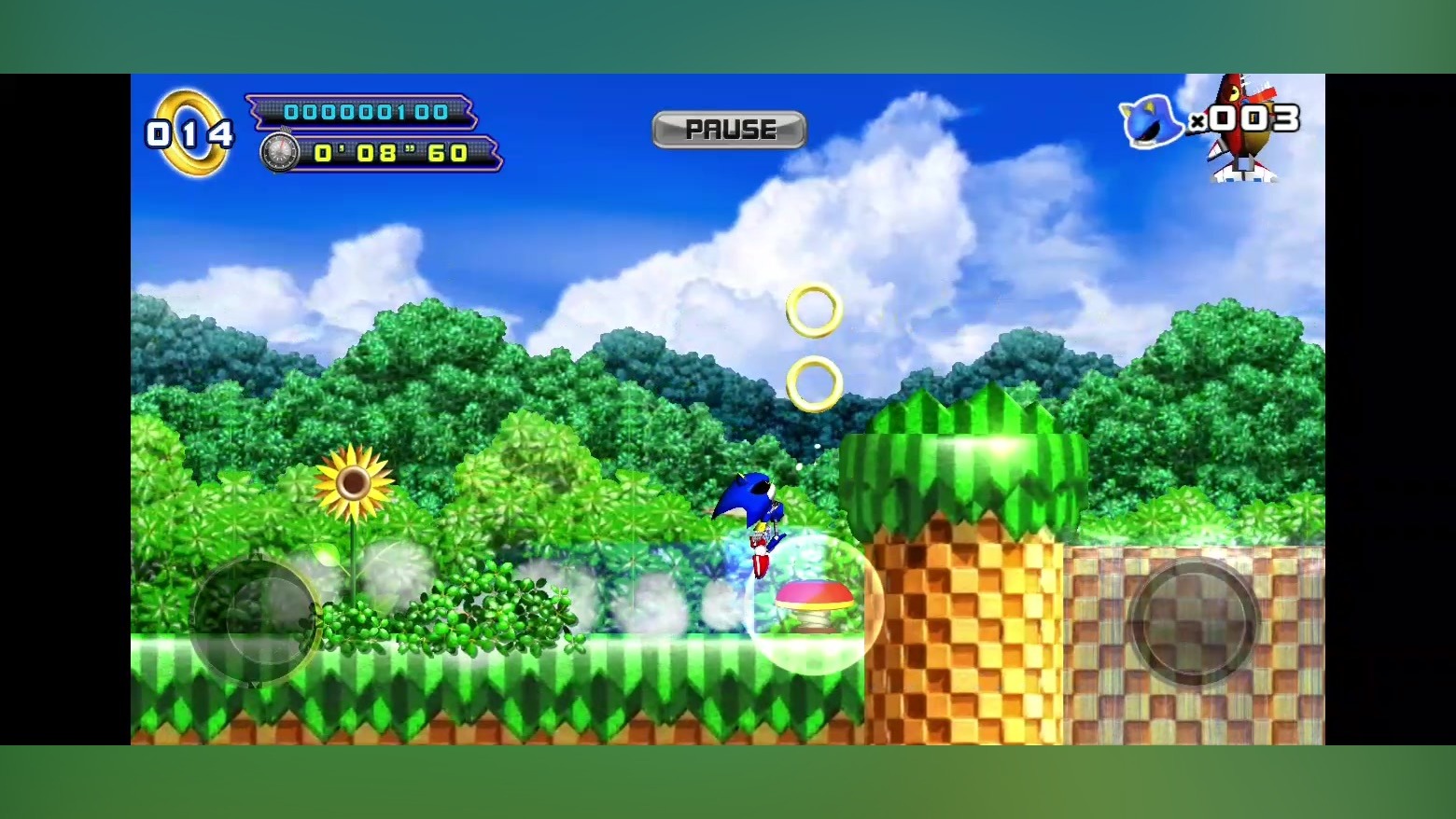
Task: Touch the virtual joystick pad
Action: [255, 620]
